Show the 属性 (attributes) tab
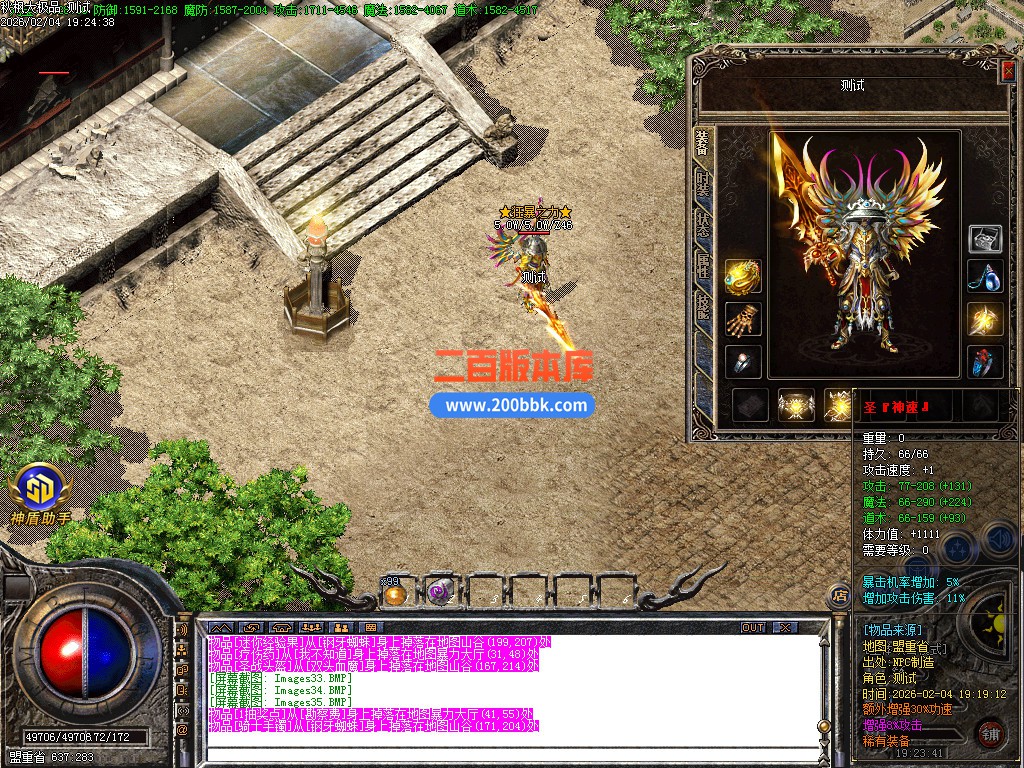 tap(704, 265)
